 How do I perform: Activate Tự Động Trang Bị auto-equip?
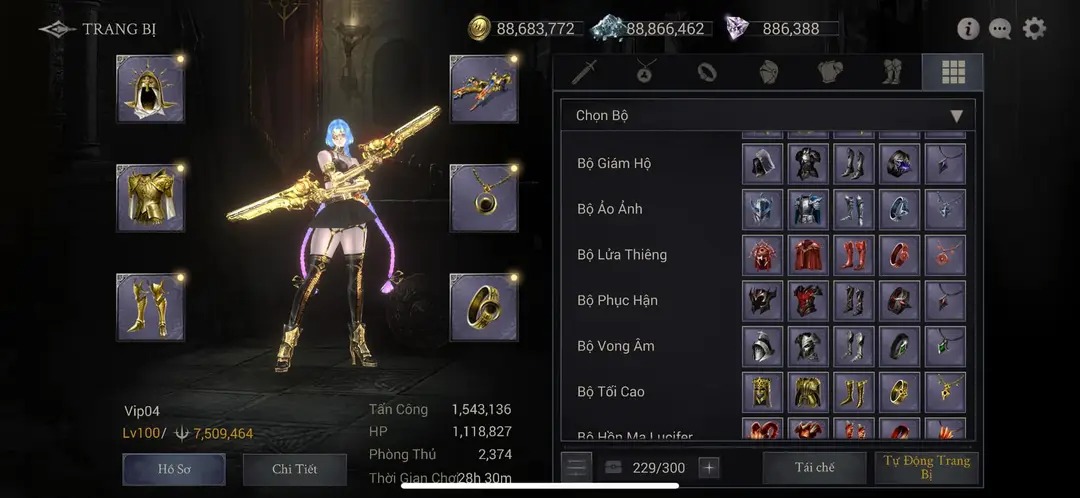pyautogui.click(x=926, y=467)
